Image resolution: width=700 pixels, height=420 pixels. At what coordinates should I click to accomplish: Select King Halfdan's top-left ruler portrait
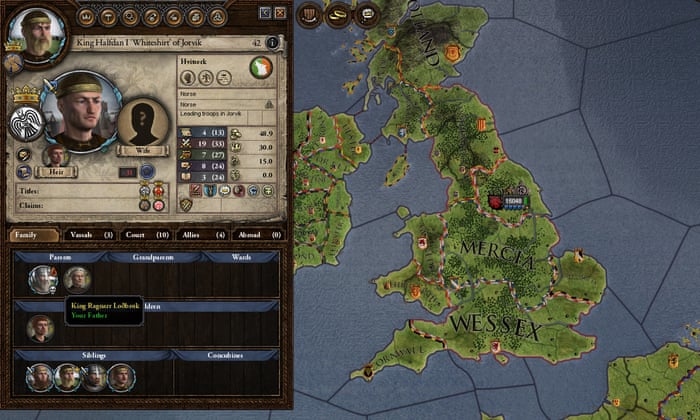(x=34, y=32)
